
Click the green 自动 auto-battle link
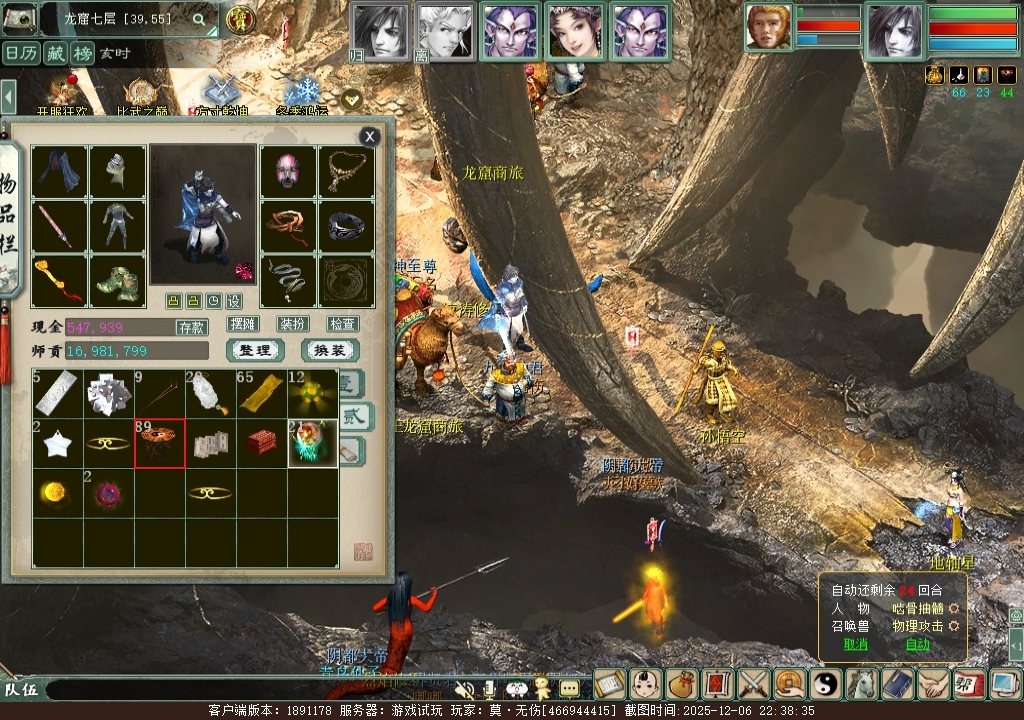point(917,644)
